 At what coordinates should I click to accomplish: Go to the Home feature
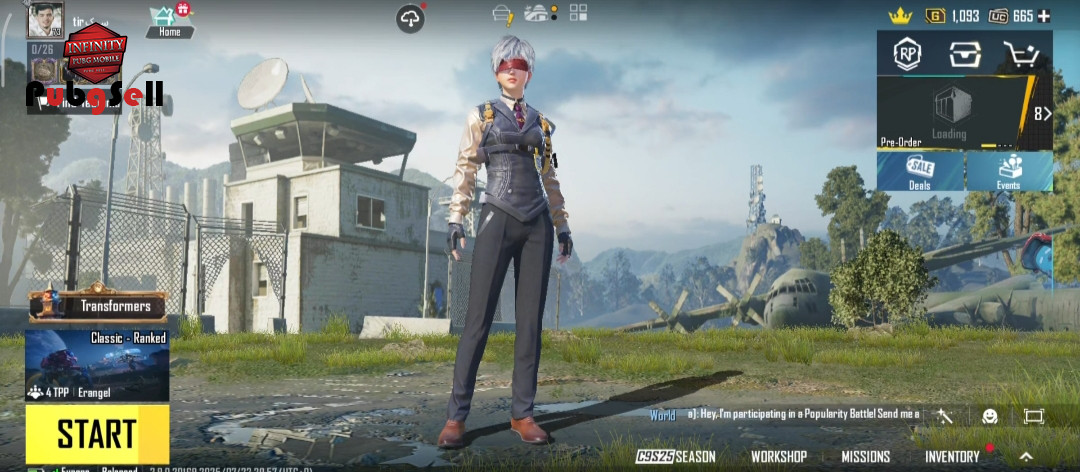pyautogui.click(x=169, y=20)
